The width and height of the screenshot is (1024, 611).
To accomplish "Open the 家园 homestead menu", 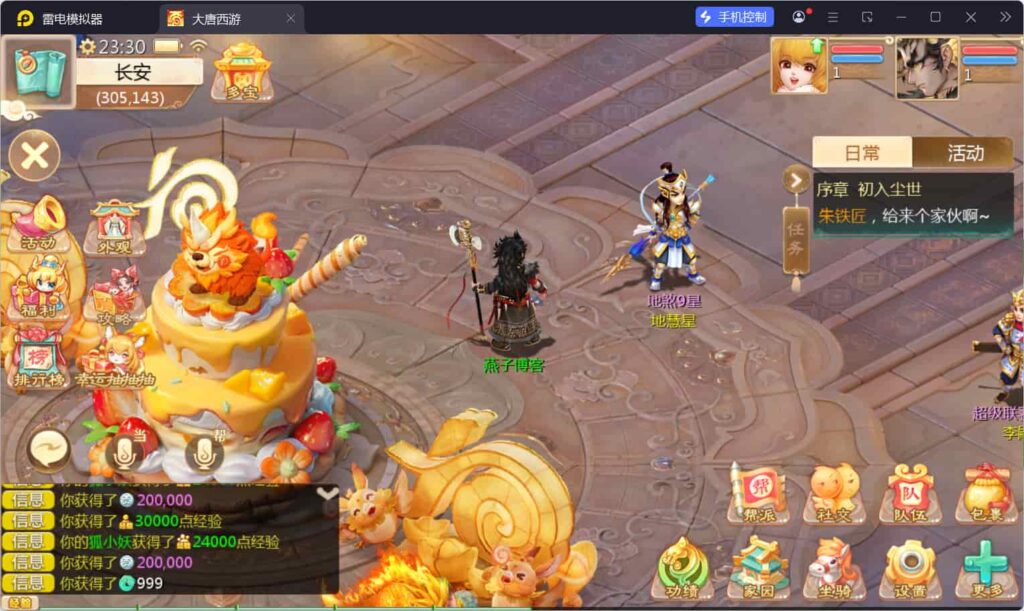I will (759, 567).
